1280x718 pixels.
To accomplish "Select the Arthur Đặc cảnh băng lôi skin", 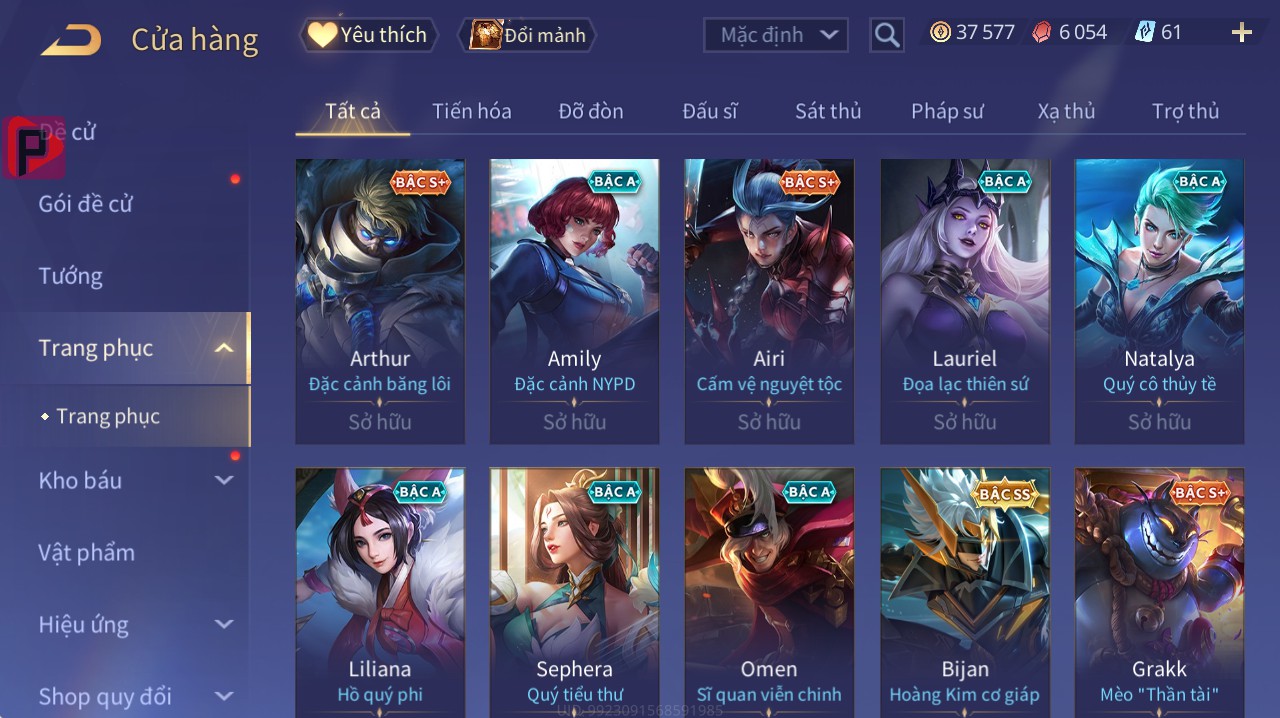I will click(x=380, y=300).
